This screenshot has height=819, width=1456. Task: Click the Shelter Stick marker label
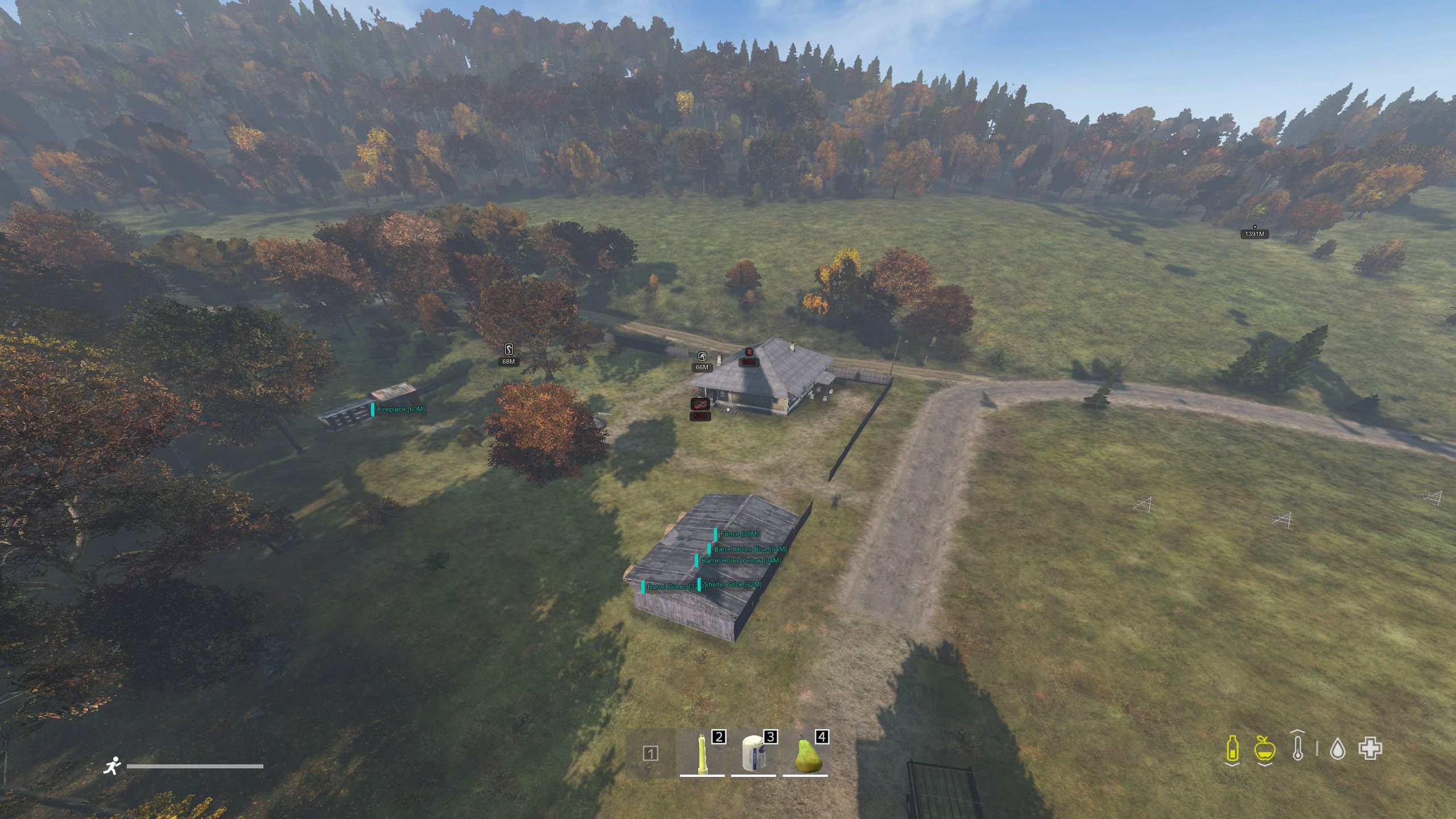(732, 585)
